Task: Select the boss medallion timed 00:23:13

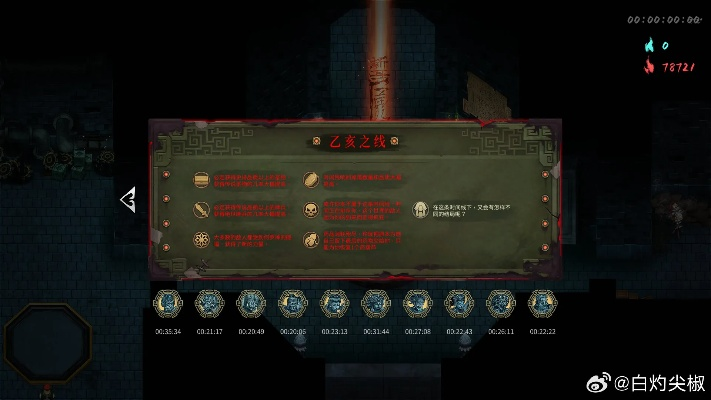Action: coord(334,302)
